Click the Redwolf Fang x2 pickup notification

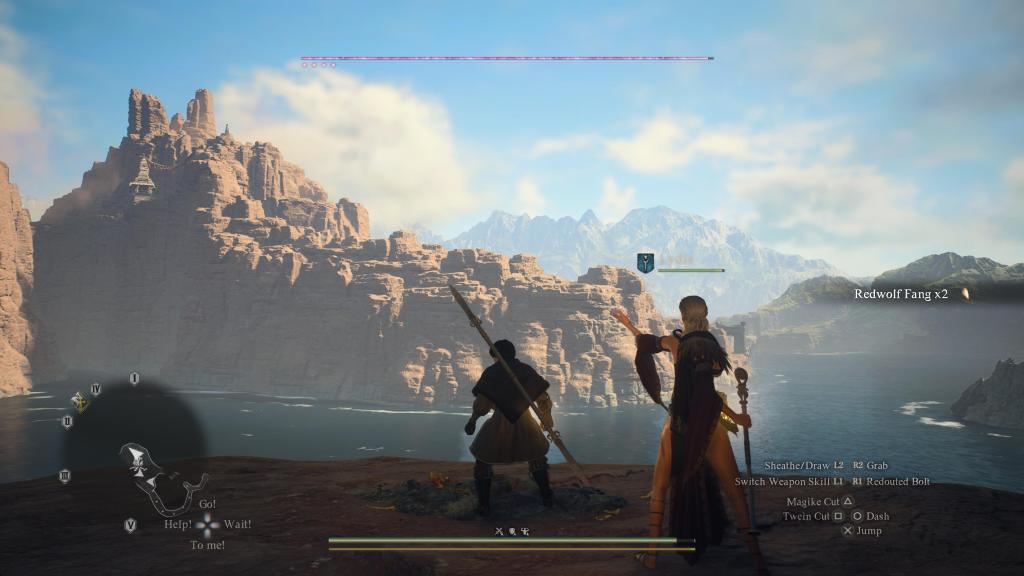click(901, 294)
